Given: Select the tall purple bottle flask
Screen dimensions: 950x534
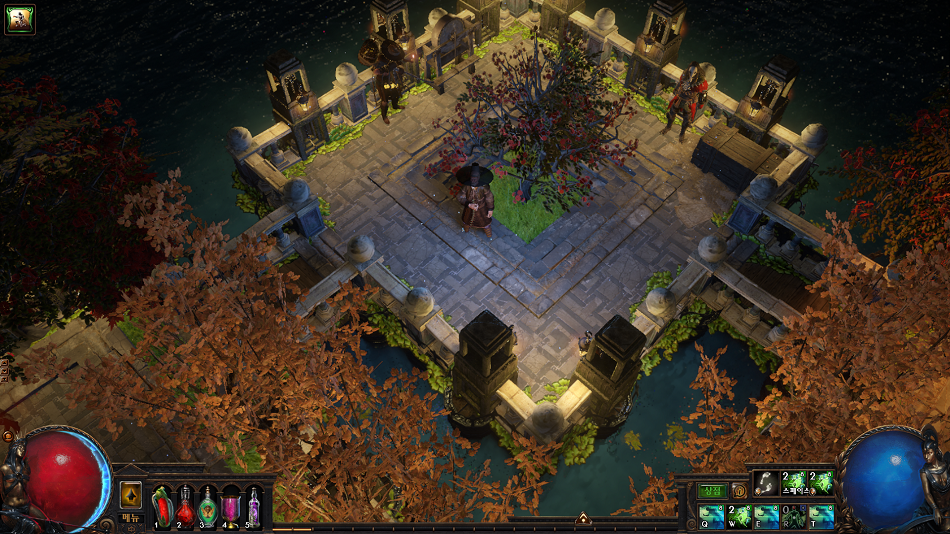Looking at the screenshot, I should [254, 505].
